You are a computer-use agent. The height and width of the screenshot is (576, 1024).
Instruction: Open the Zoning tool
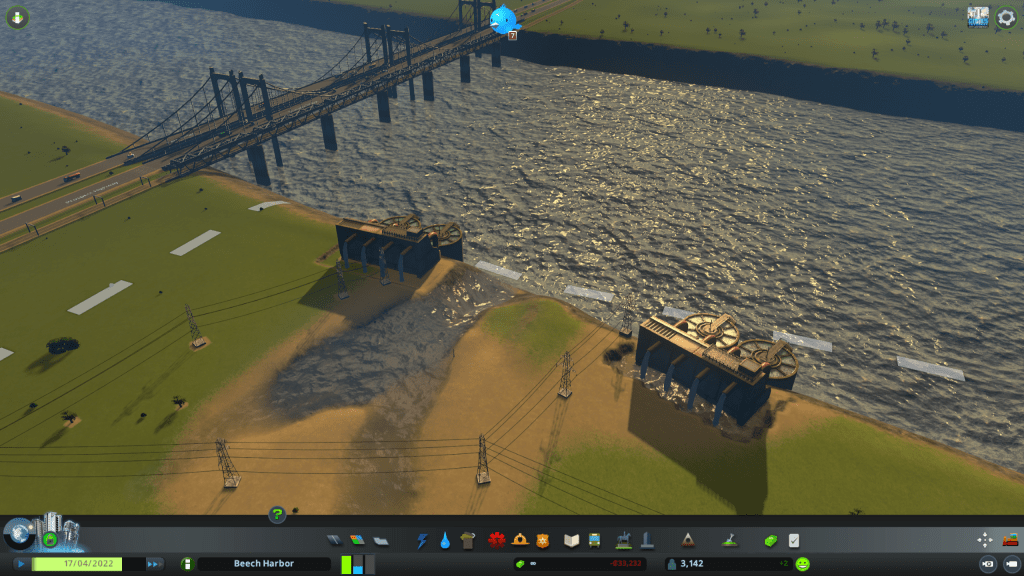coord(357,540)
